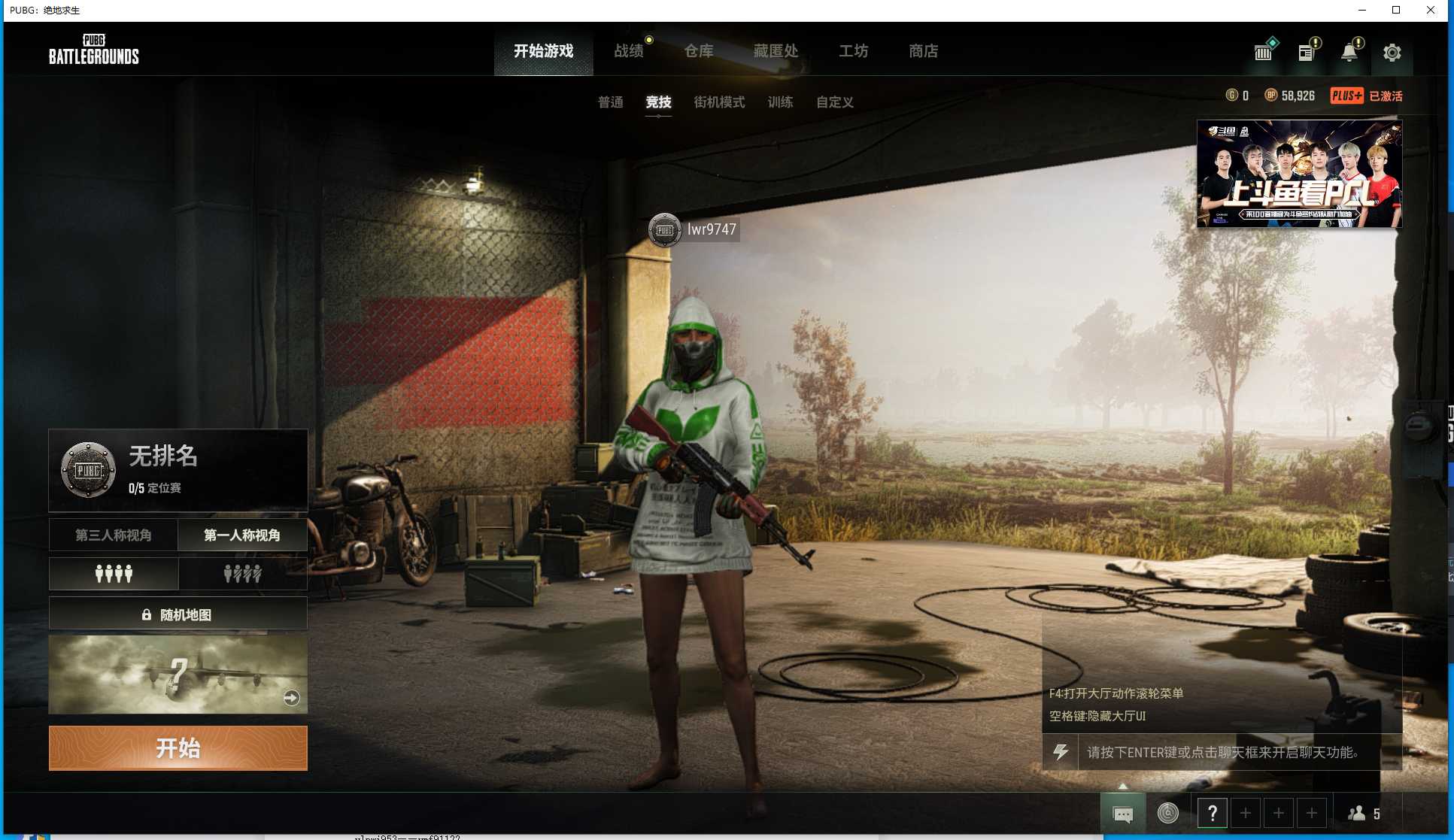The image size is (1454, 840).
Task: Switch to 第三人称视角 perspective
Action: pos(114,535)
